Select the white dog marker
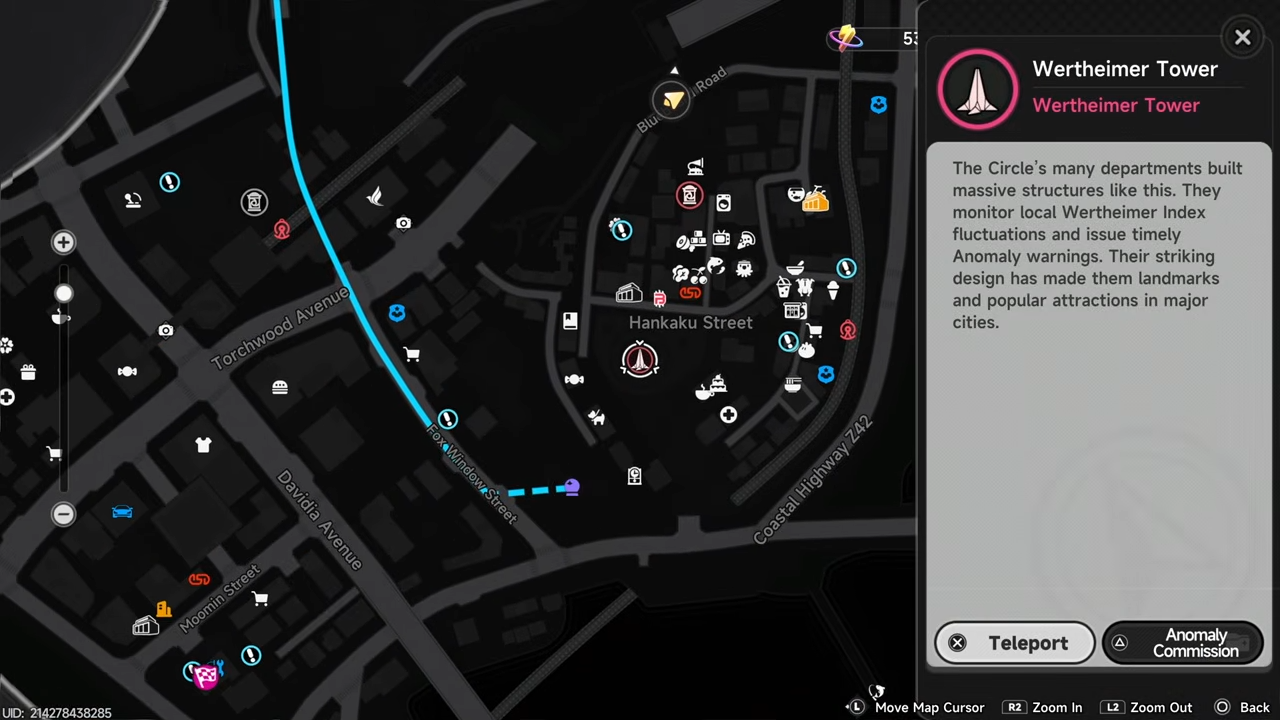This screenshot has width=1280, height=720. [x=596, y=417]
